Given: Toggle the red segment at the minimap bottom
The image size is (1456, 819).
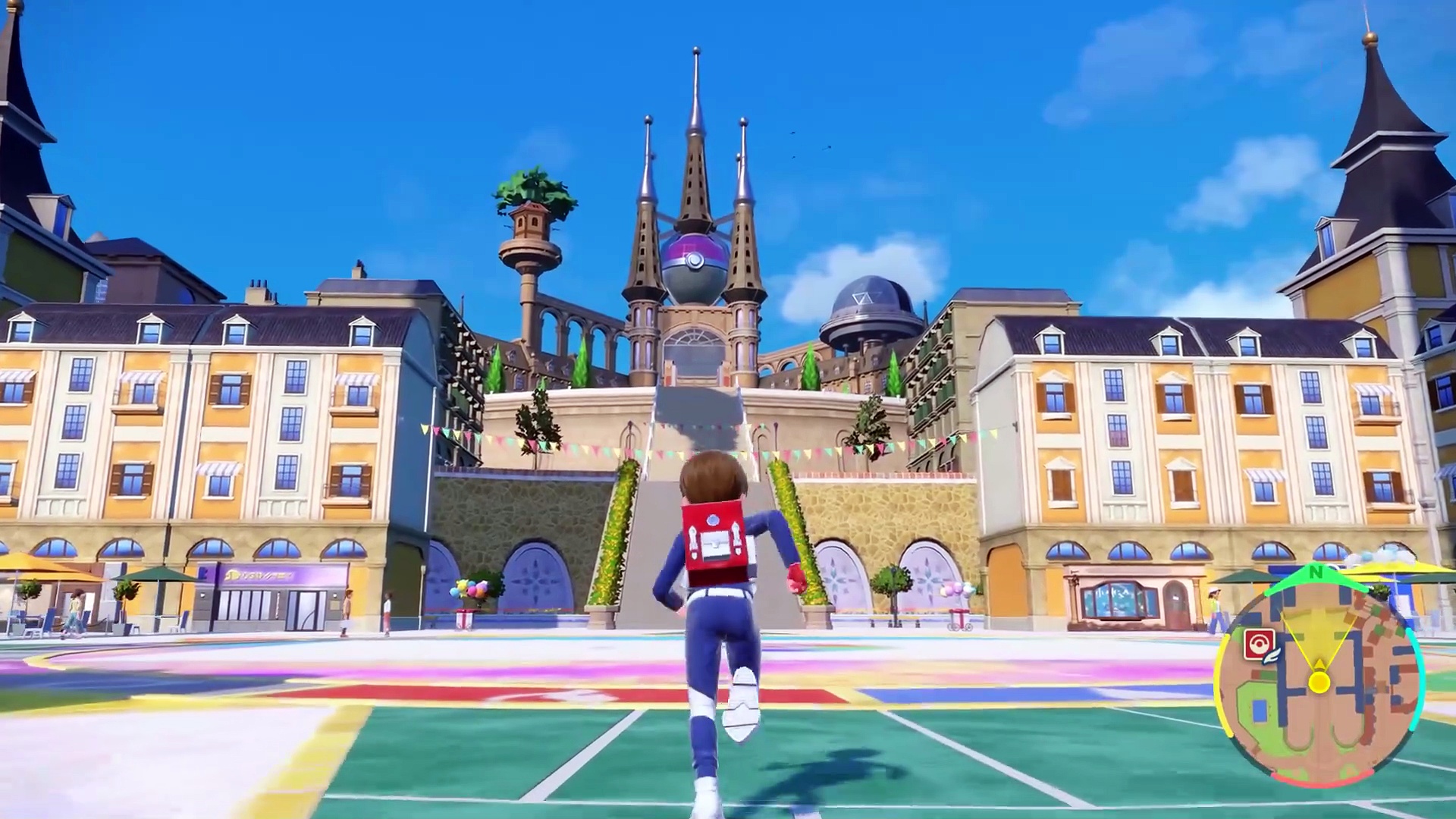Looking at the screenshot, I should click(x=1323, y=777).
